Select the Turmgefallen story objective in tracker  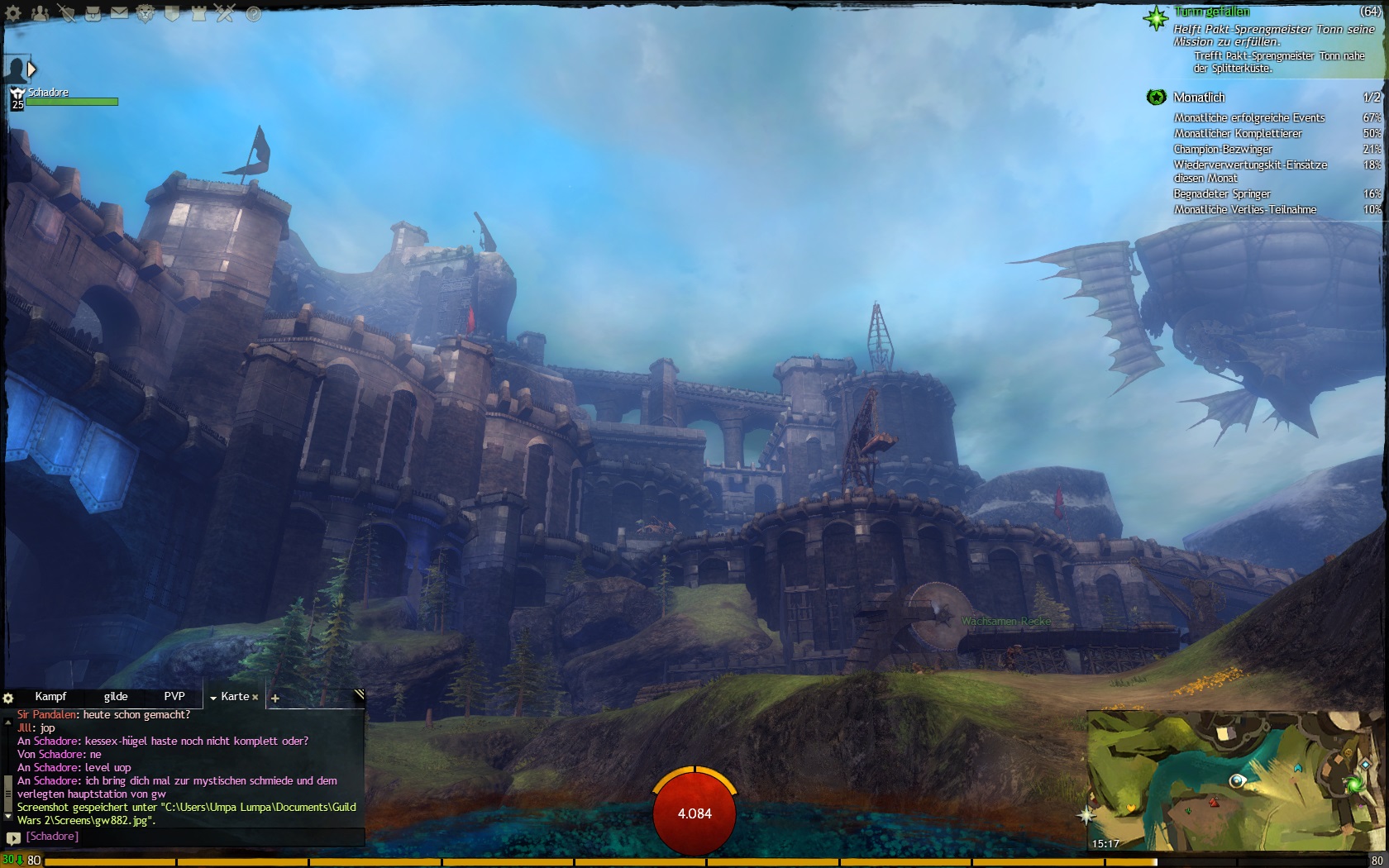(1211, 12)
